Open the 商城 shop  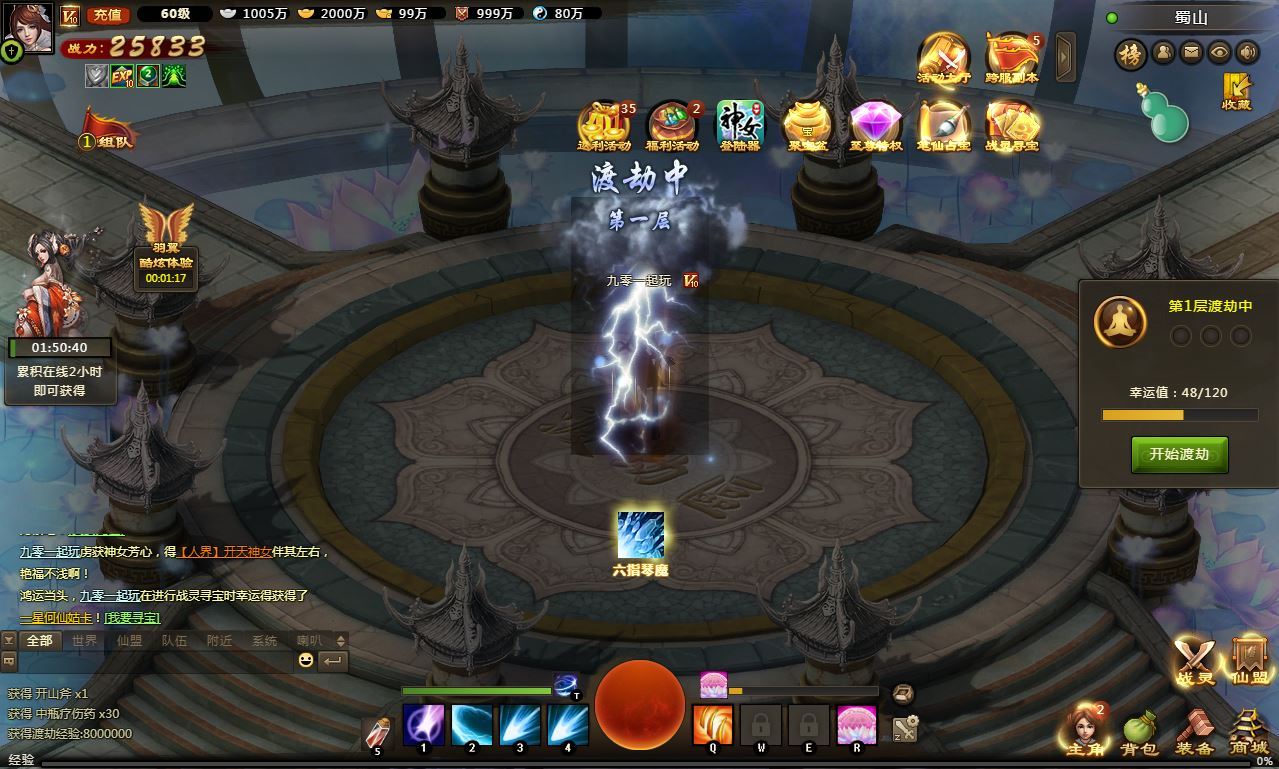coord(1248,733)
